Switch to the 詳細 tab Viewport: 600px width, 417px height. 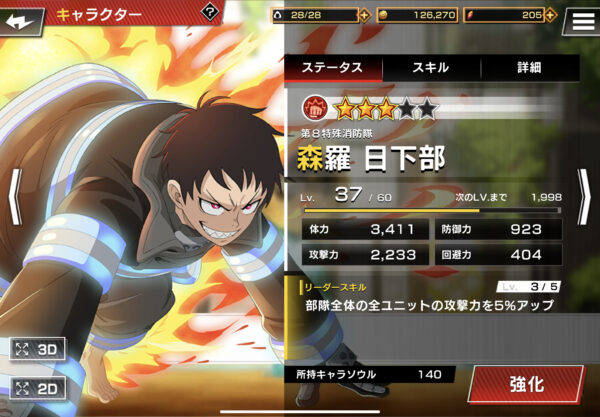click(x=529, y=68)
